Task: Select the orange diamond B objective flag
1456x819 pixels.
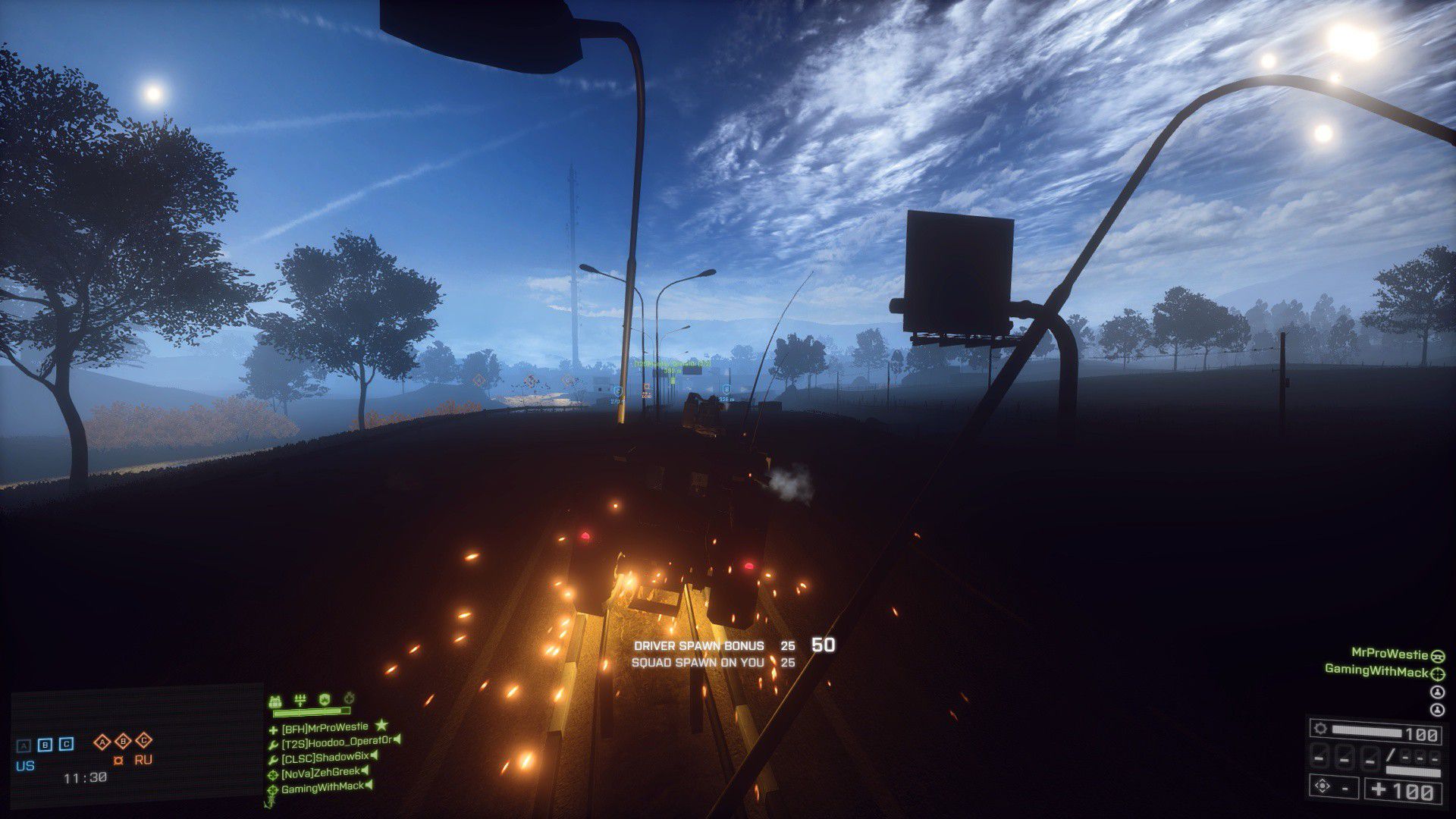Action: pyautogui.click(x=123, y=741)
